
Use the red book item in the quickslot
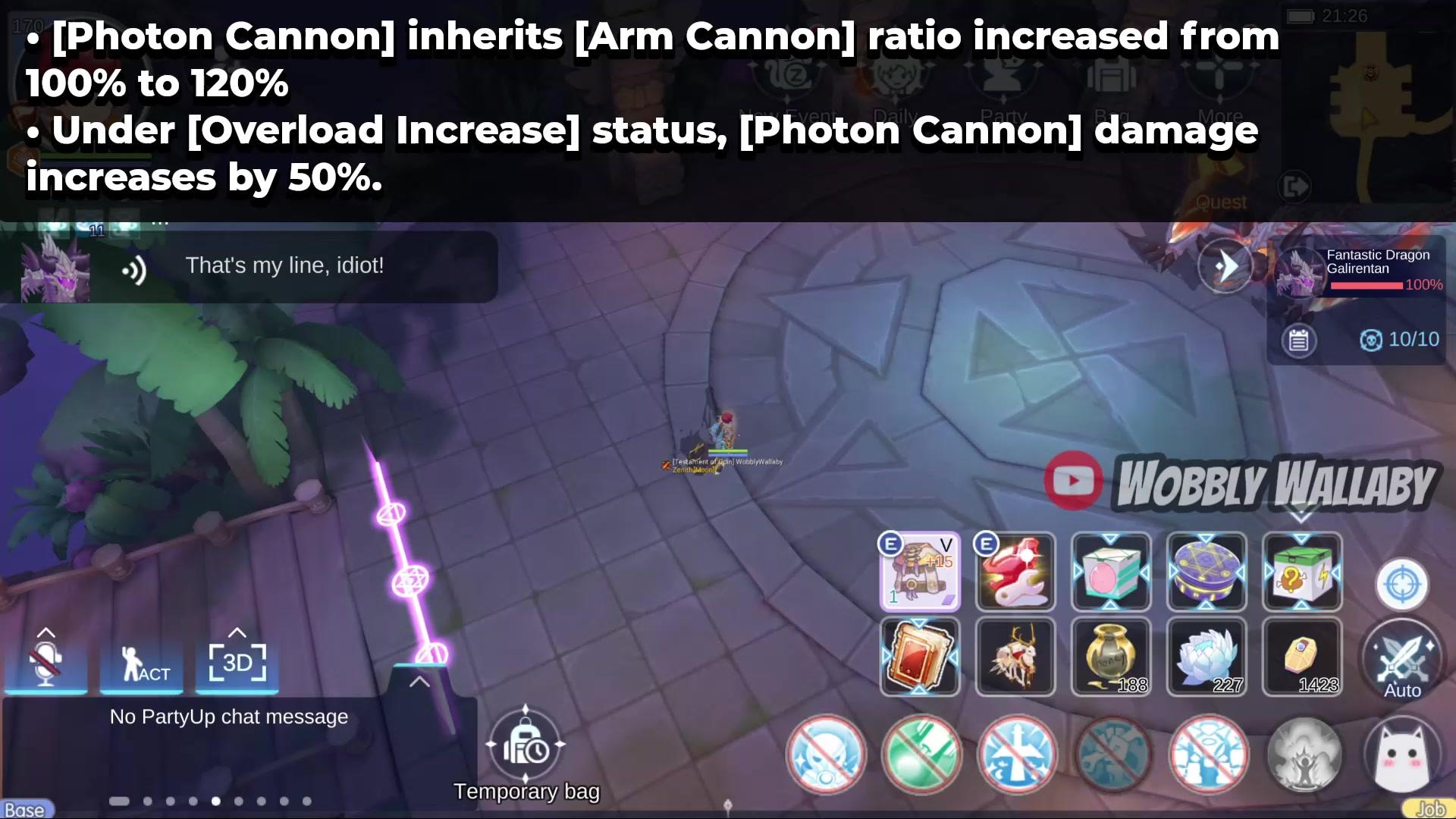point(920,656)
